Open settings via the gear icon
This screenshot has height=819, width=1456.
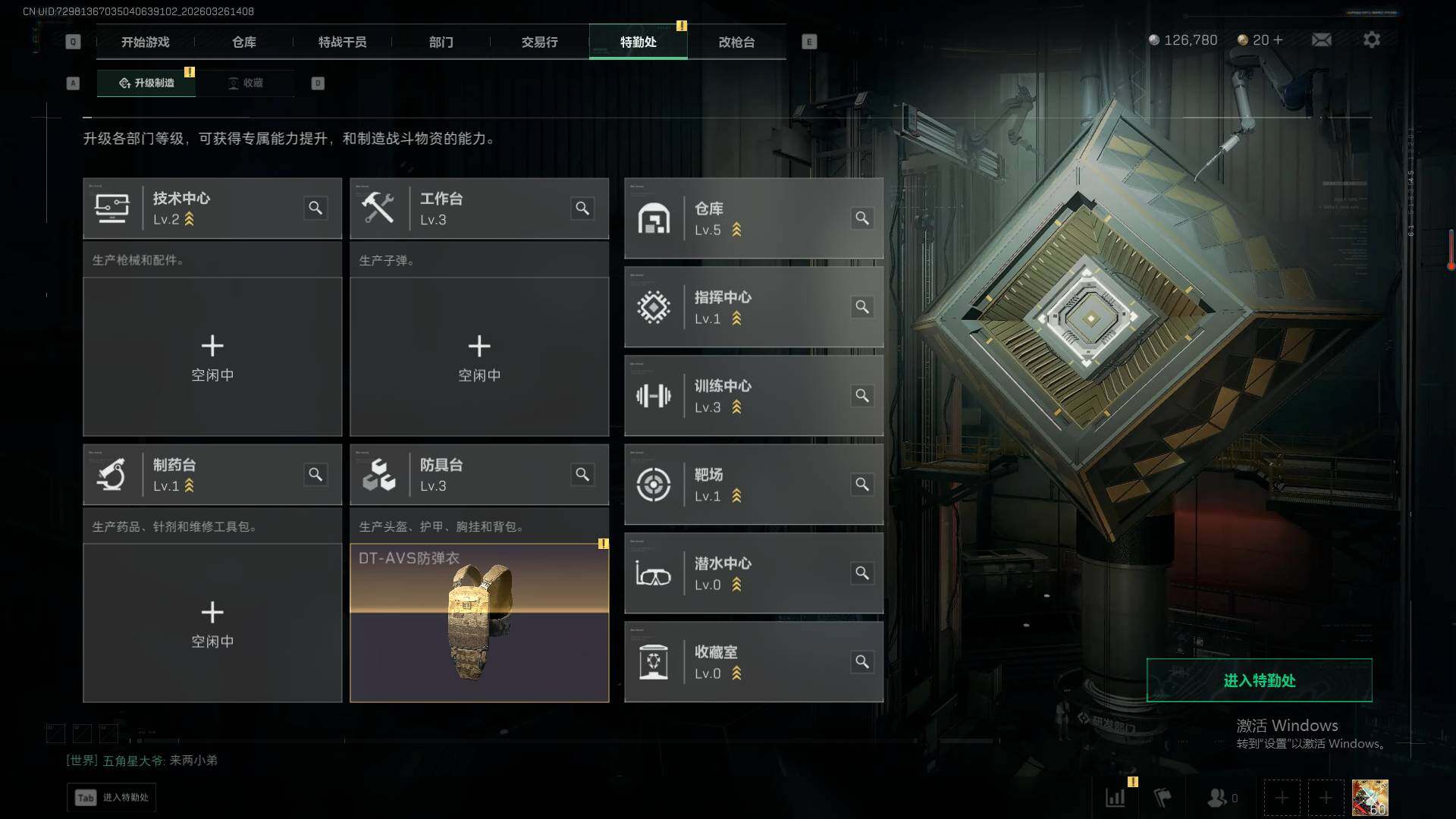click(1371, 39)
